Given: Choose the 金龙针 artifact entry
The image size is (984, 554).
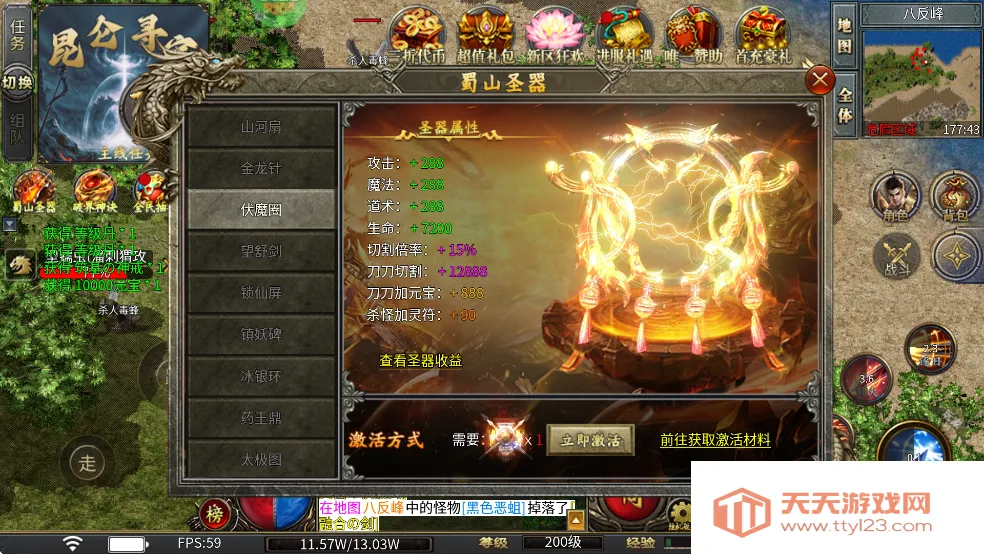Looking at the screenshot, I should coord(261,168).
